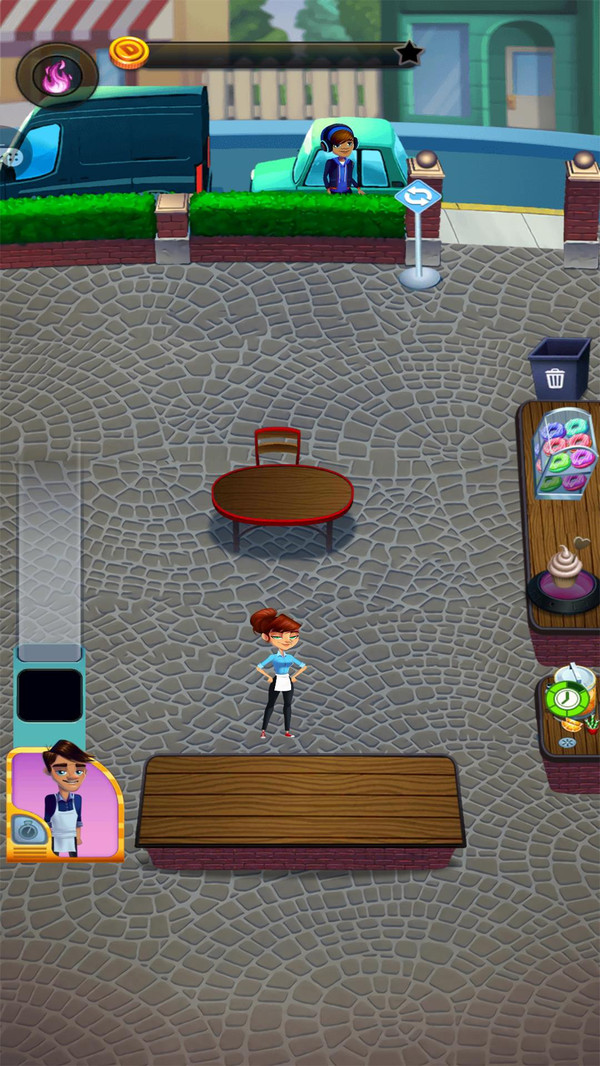
Task: Select the cupcake station
Action: 564,577
